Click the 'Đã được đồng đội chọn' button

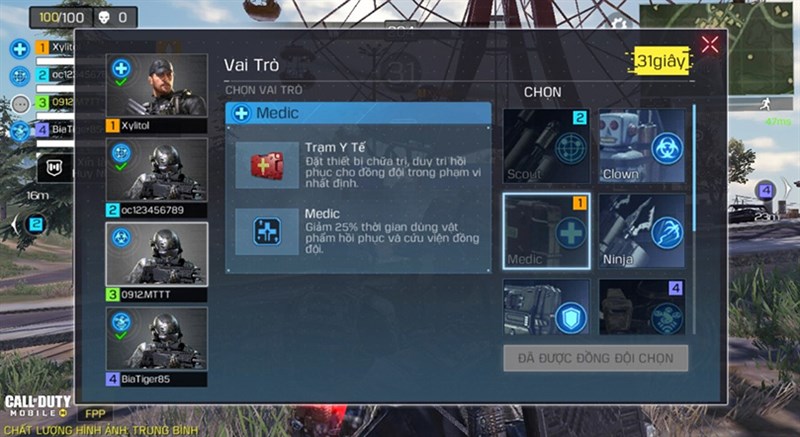point(596,358)
